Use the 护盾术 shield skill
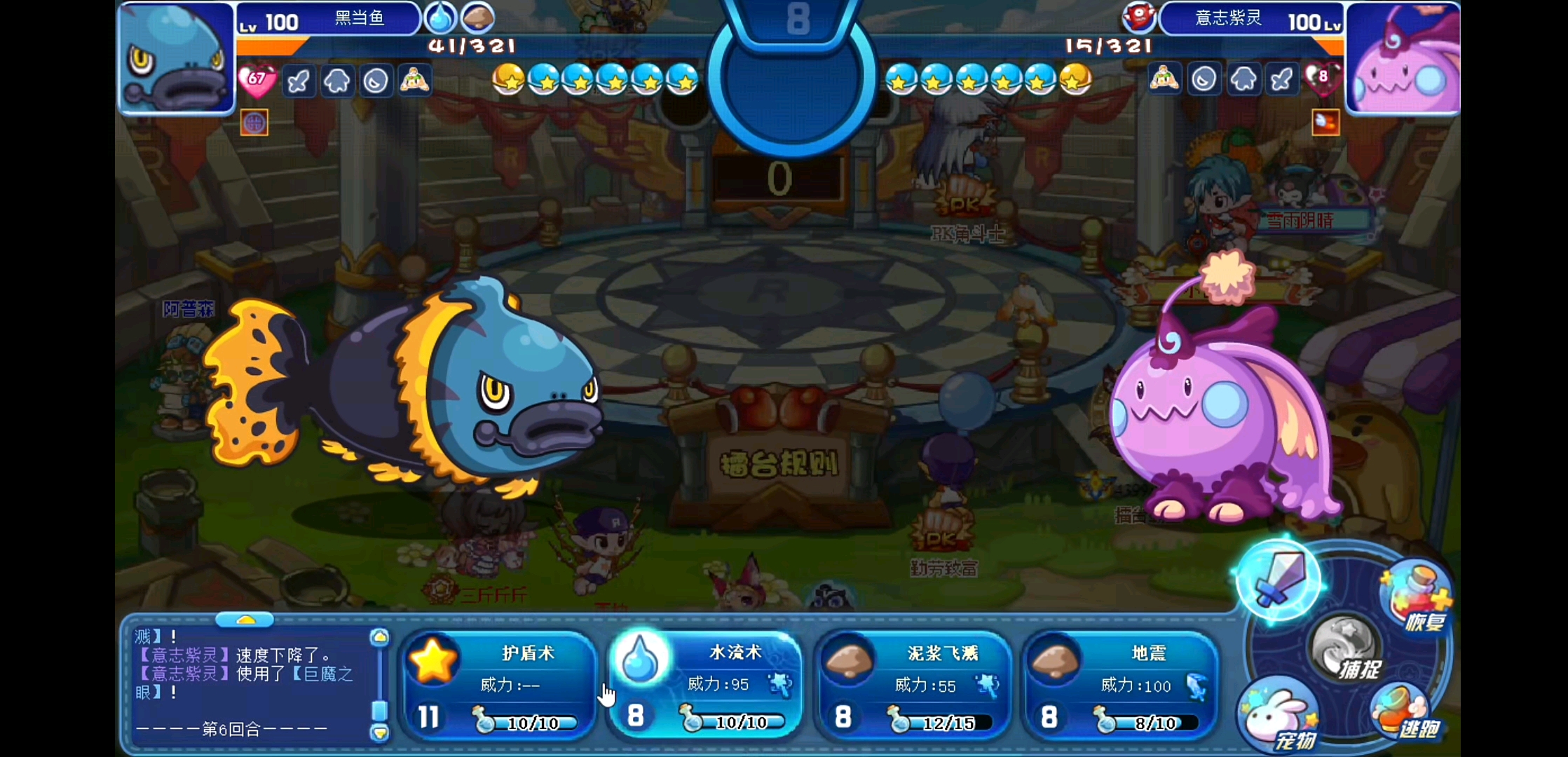Image resolution: width=1568 pixels, height=757 pixels. click(499, 683)
